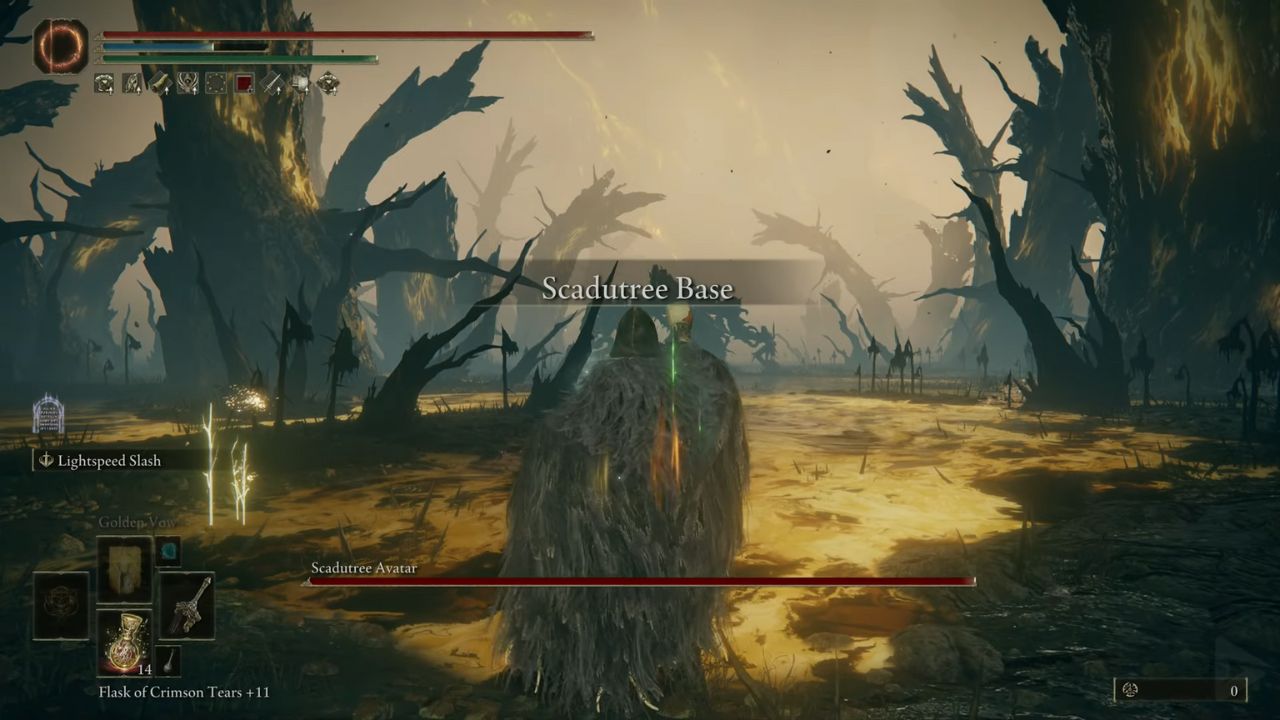Toggle the medallion status effect indicator

pos(105,83)
